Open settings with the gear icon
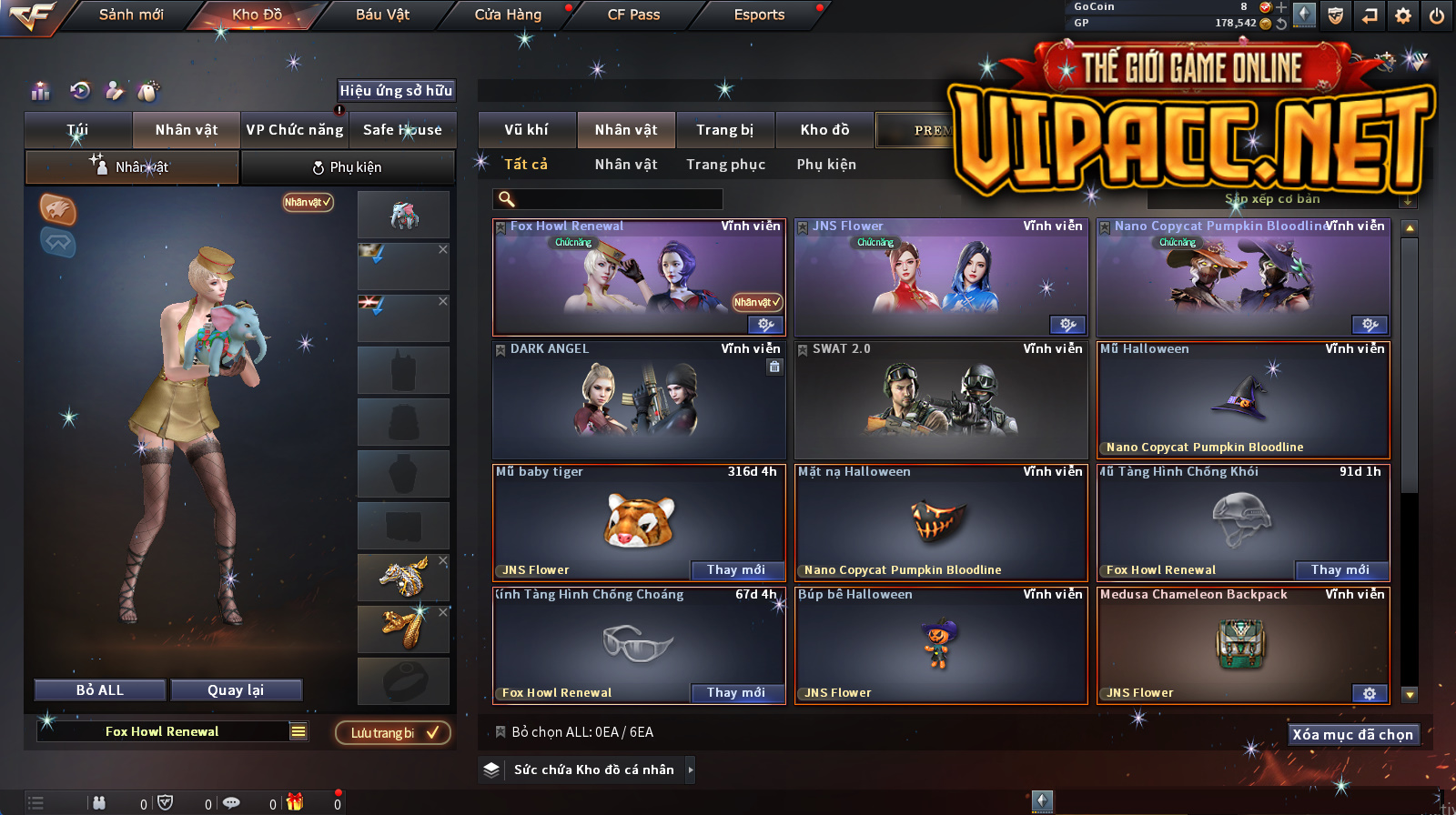The image size is (1456, 815). click(1403, 15)
